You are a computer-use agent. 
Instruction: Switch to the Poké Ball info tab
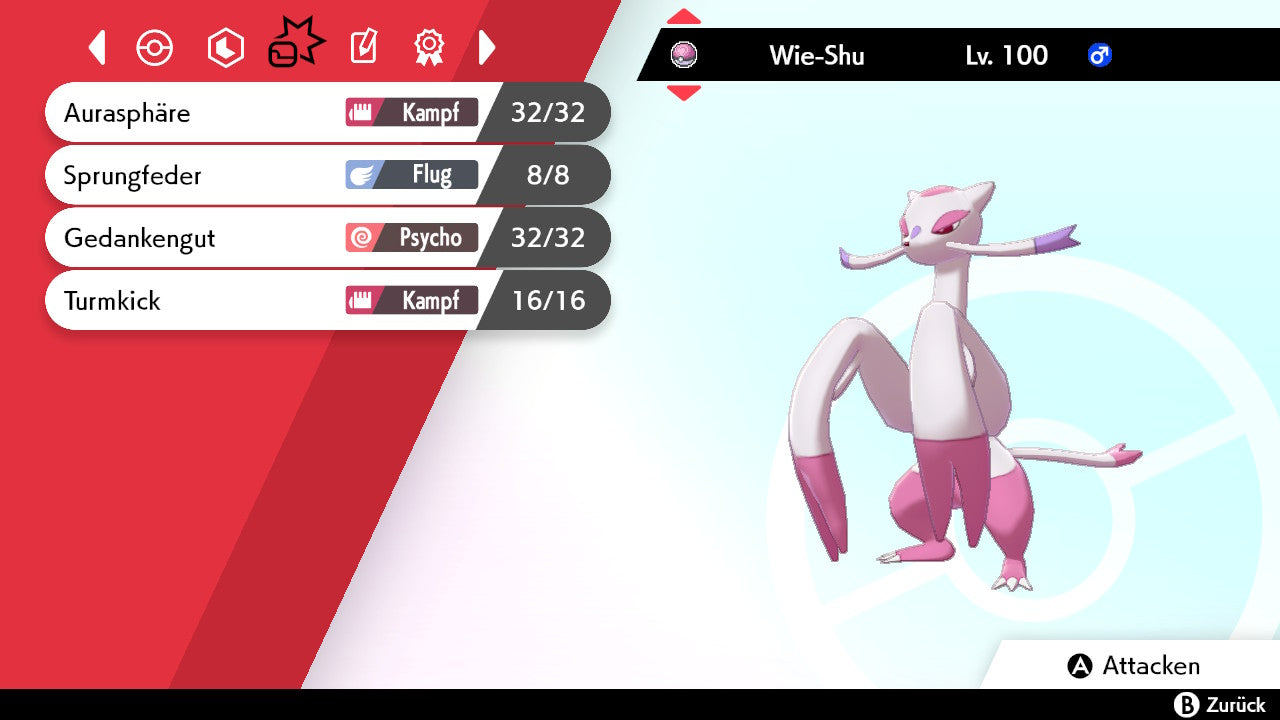pyautogui.click(x=155, y=48)
